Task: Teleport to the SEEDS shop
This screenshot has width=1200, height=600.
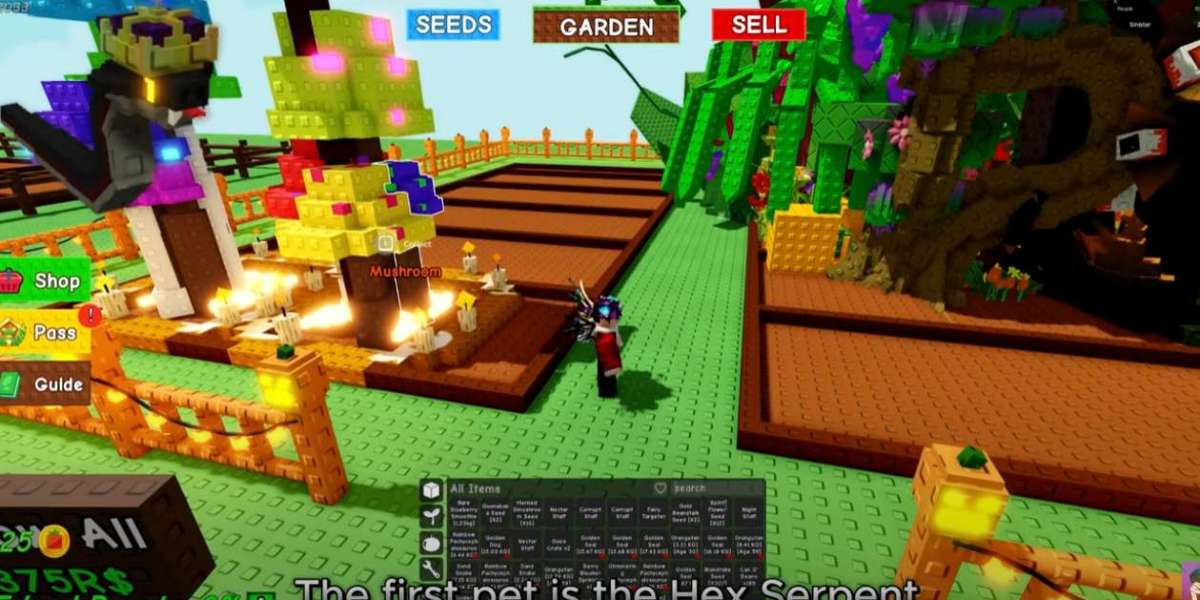Action: pos(453,25)
